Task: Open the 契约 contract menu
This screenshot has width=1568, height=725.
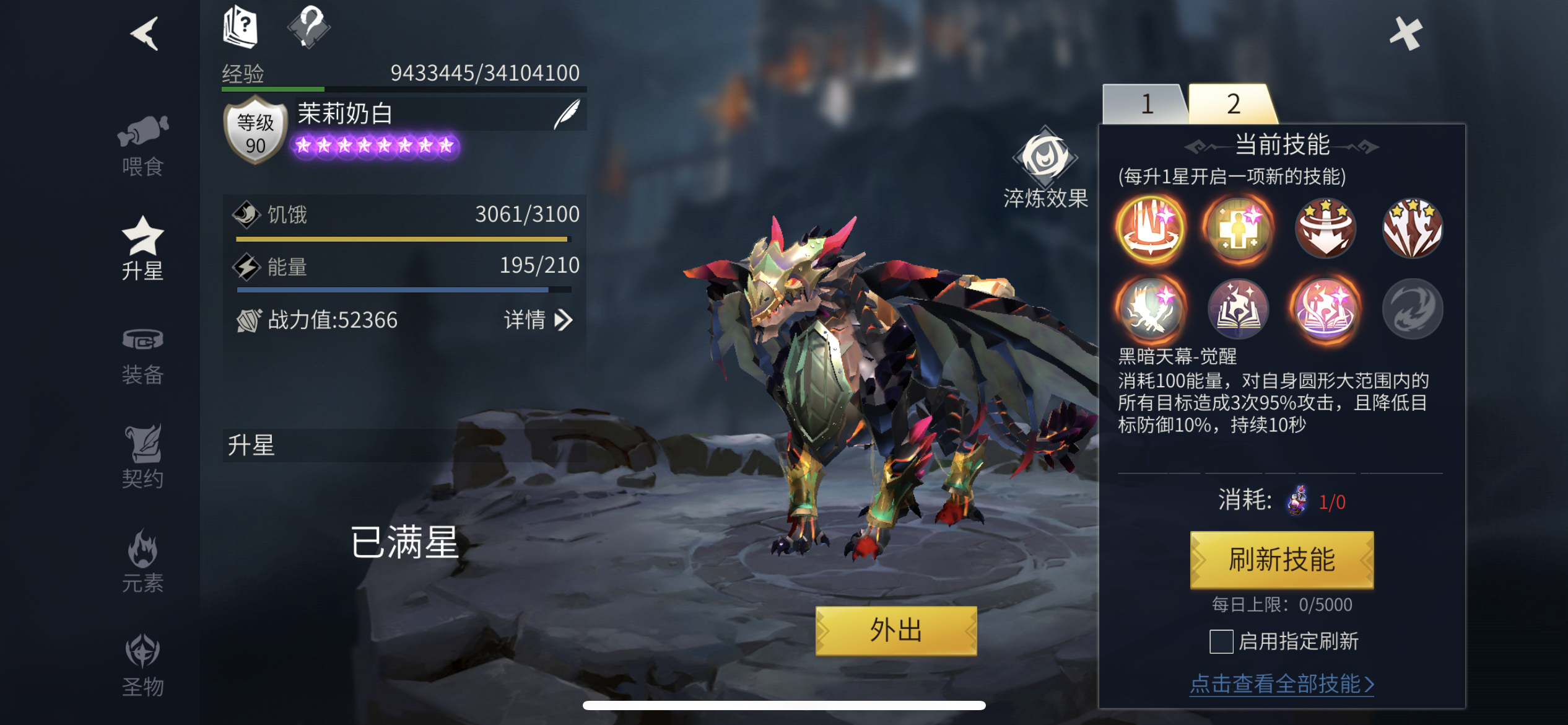Action: click(143, 457)
